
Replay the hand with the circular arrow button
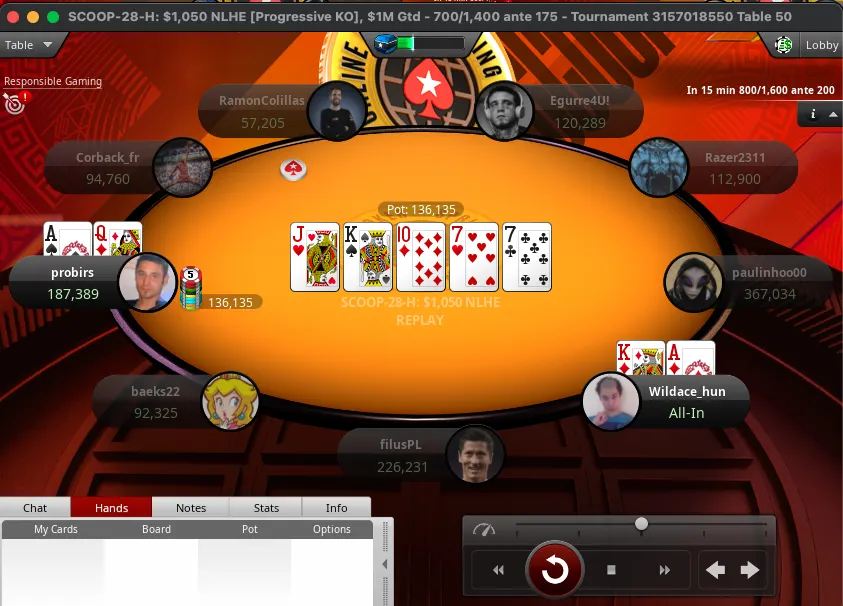[x=555, y=570]
